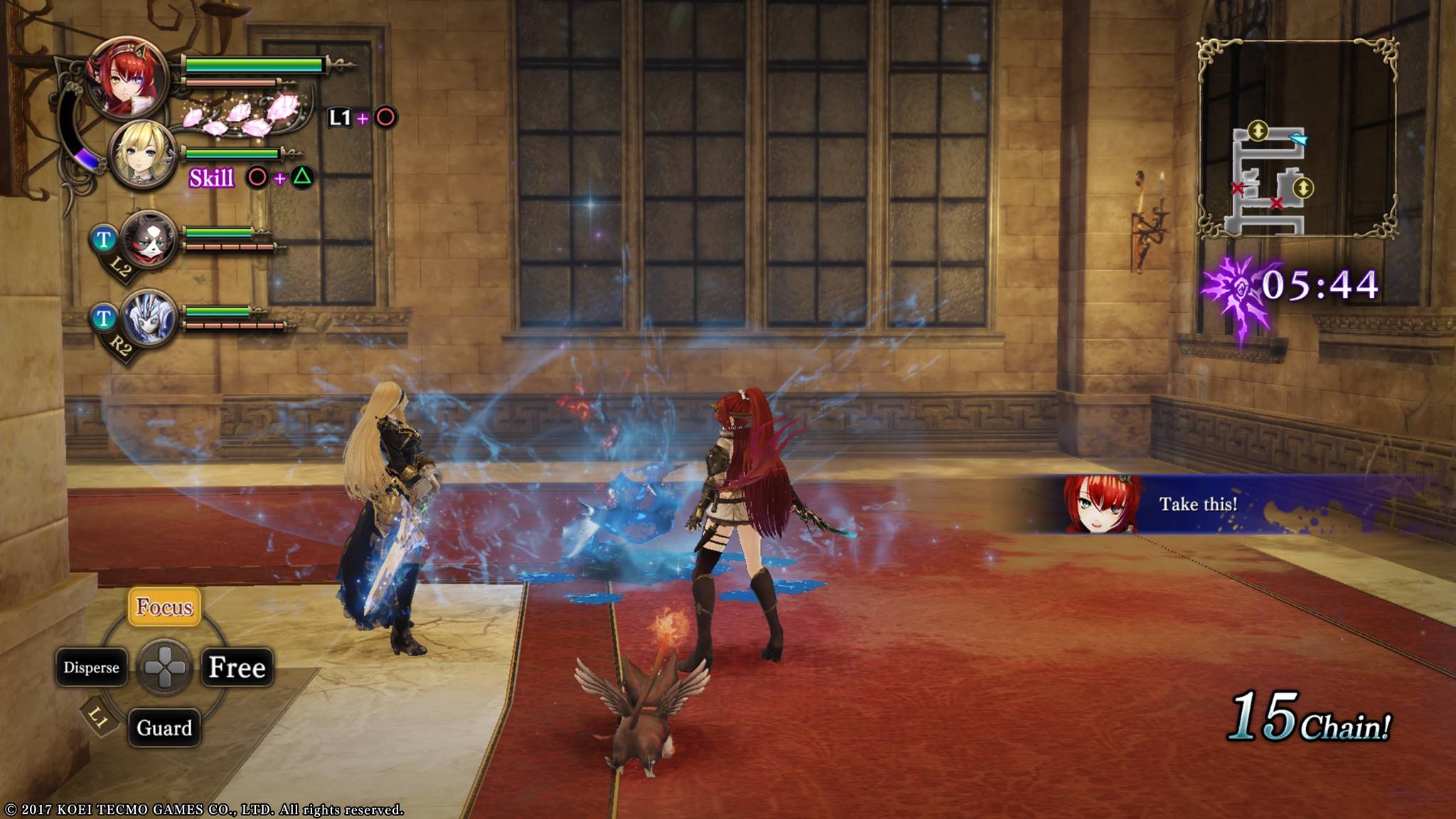This screenshot has height=819, width=1456.
Task: Choose the black cat Servan portrait
Action: coord(149,240)
